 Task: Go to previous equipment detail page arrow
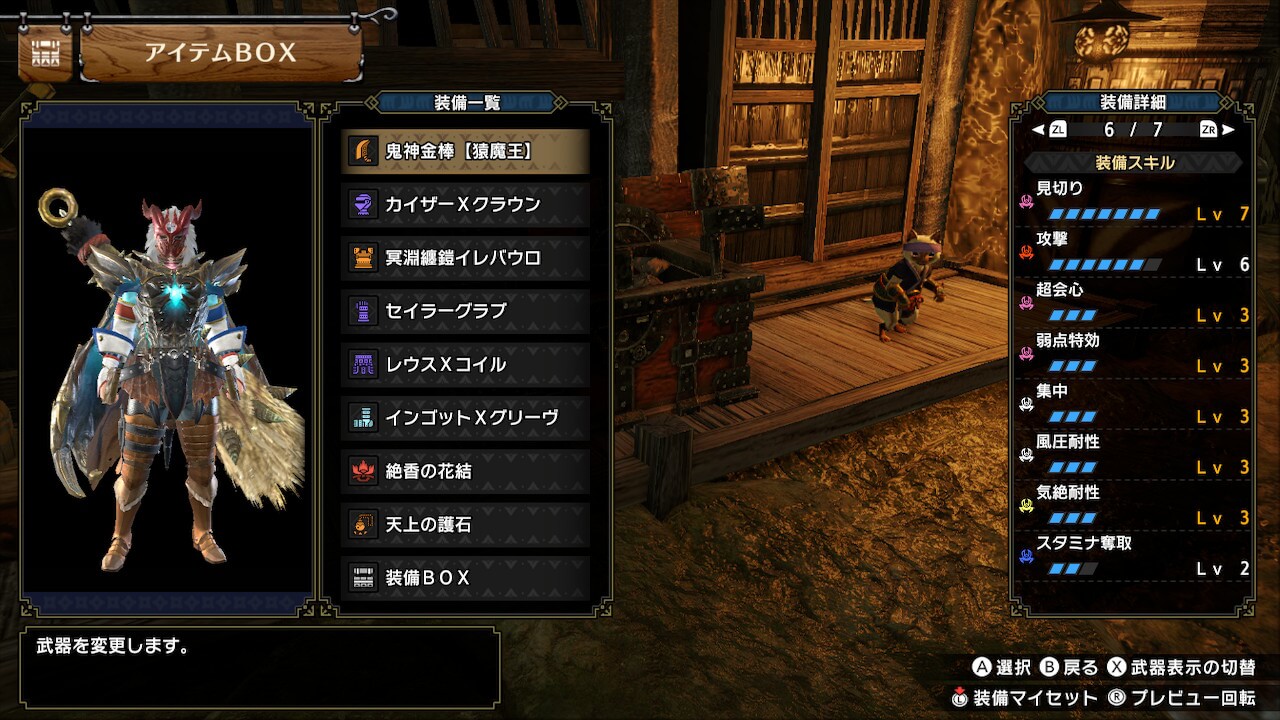(x=1039, y=130)
